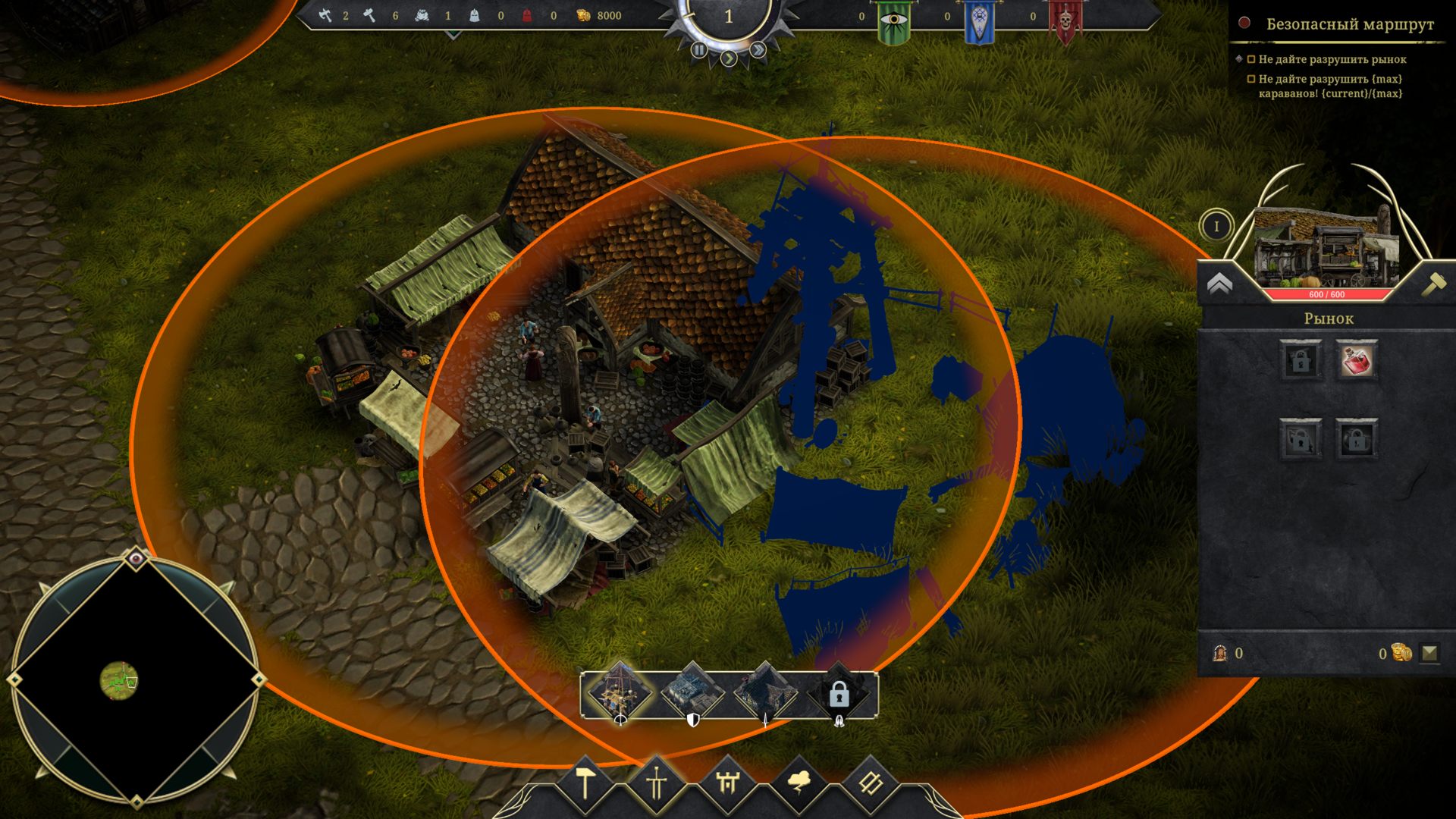Click the hammer repair button on the market panel
This screenshot has width=1456, height=819.
click(1433, 284)
